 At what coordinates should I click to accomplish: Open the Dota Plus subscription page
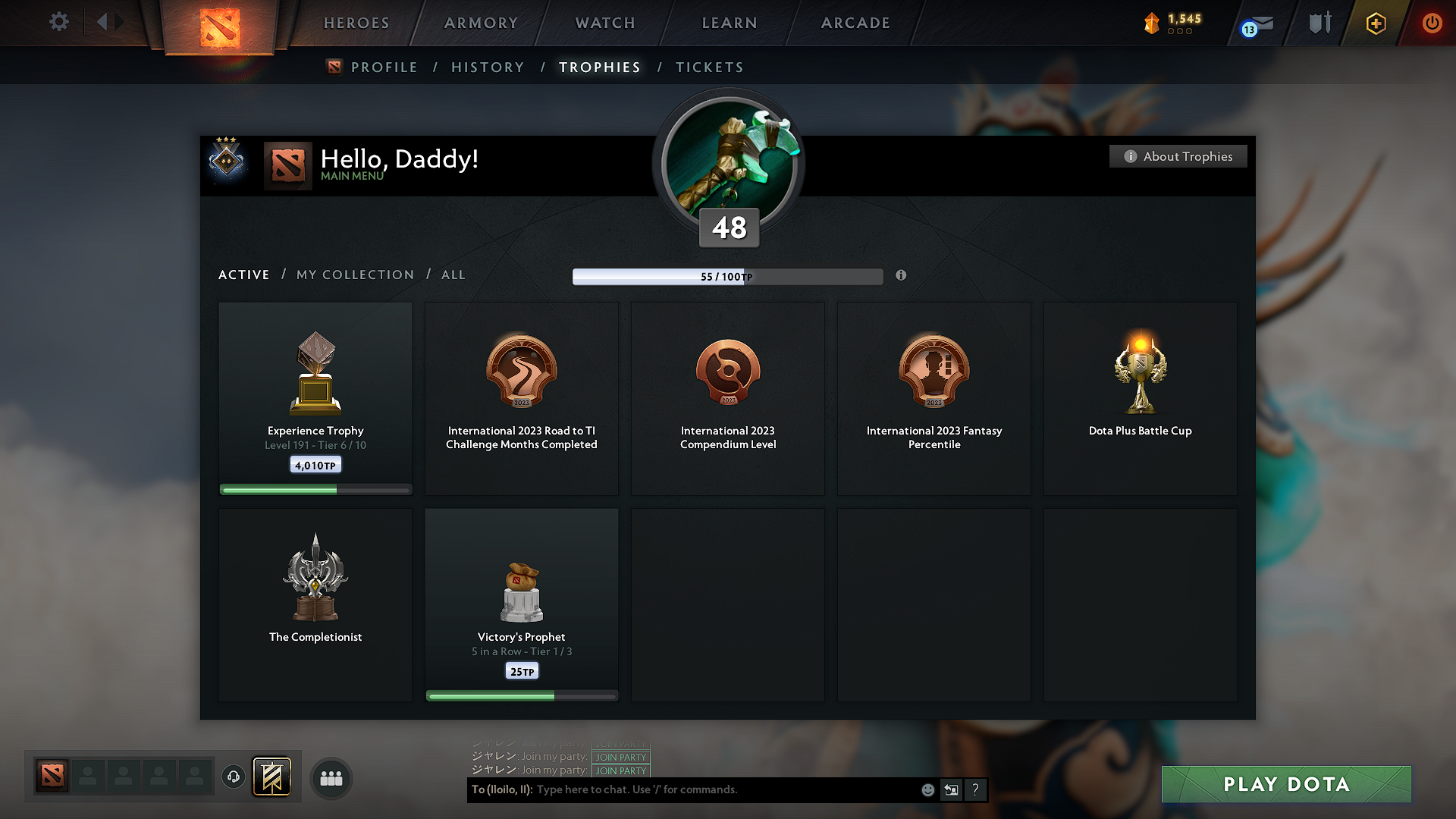(x=1375, y=23)
